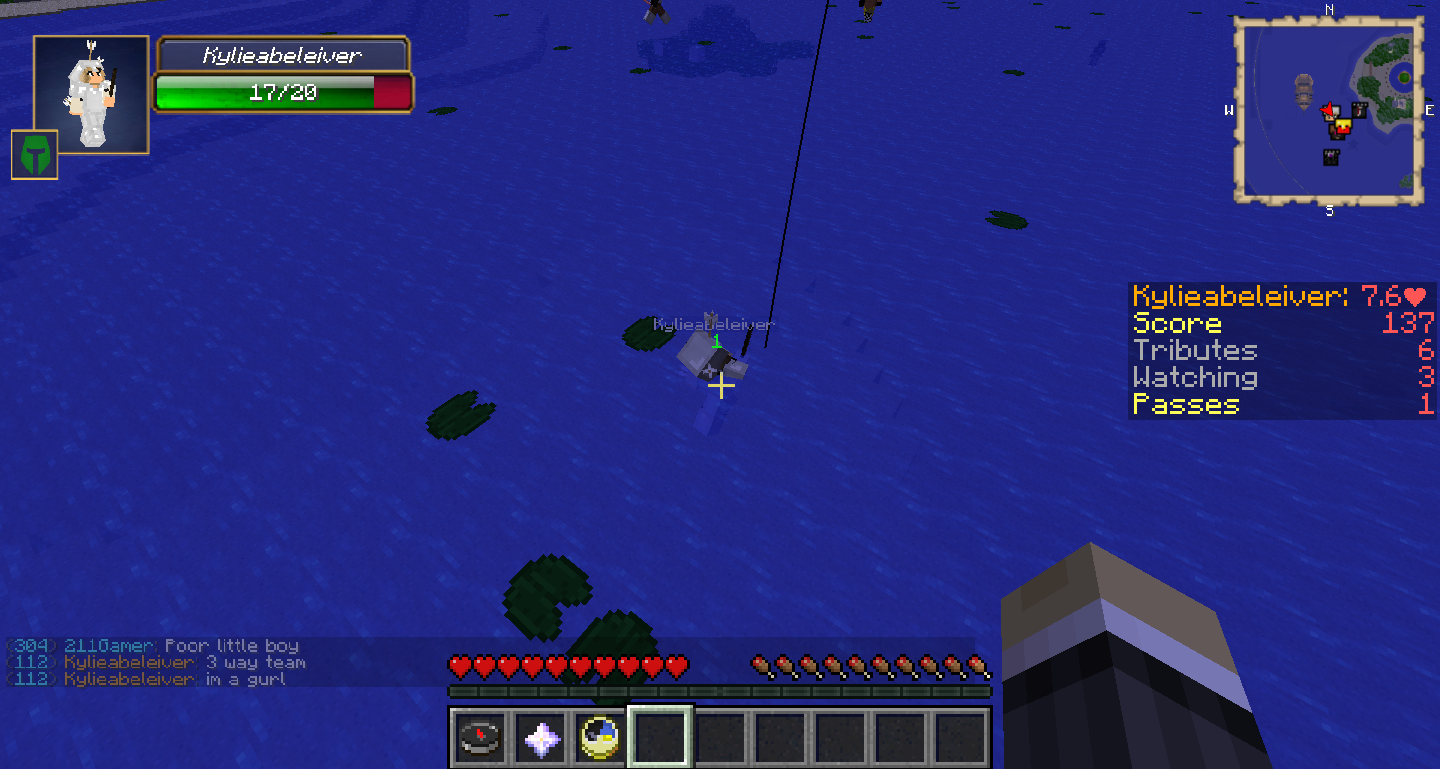Select the clock item in hotbar
The height and width of the screenshot is (769, 1440).
coord(600,738)
